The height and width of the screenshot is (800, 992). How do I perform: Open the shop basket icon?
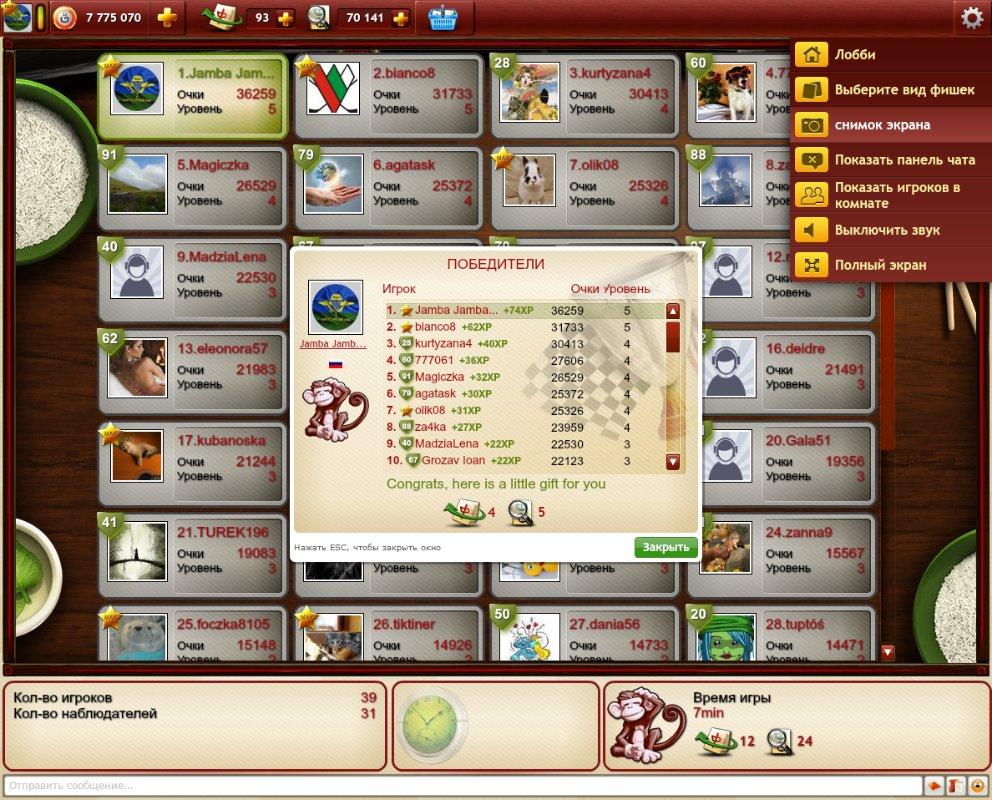[x=444, y=18]
